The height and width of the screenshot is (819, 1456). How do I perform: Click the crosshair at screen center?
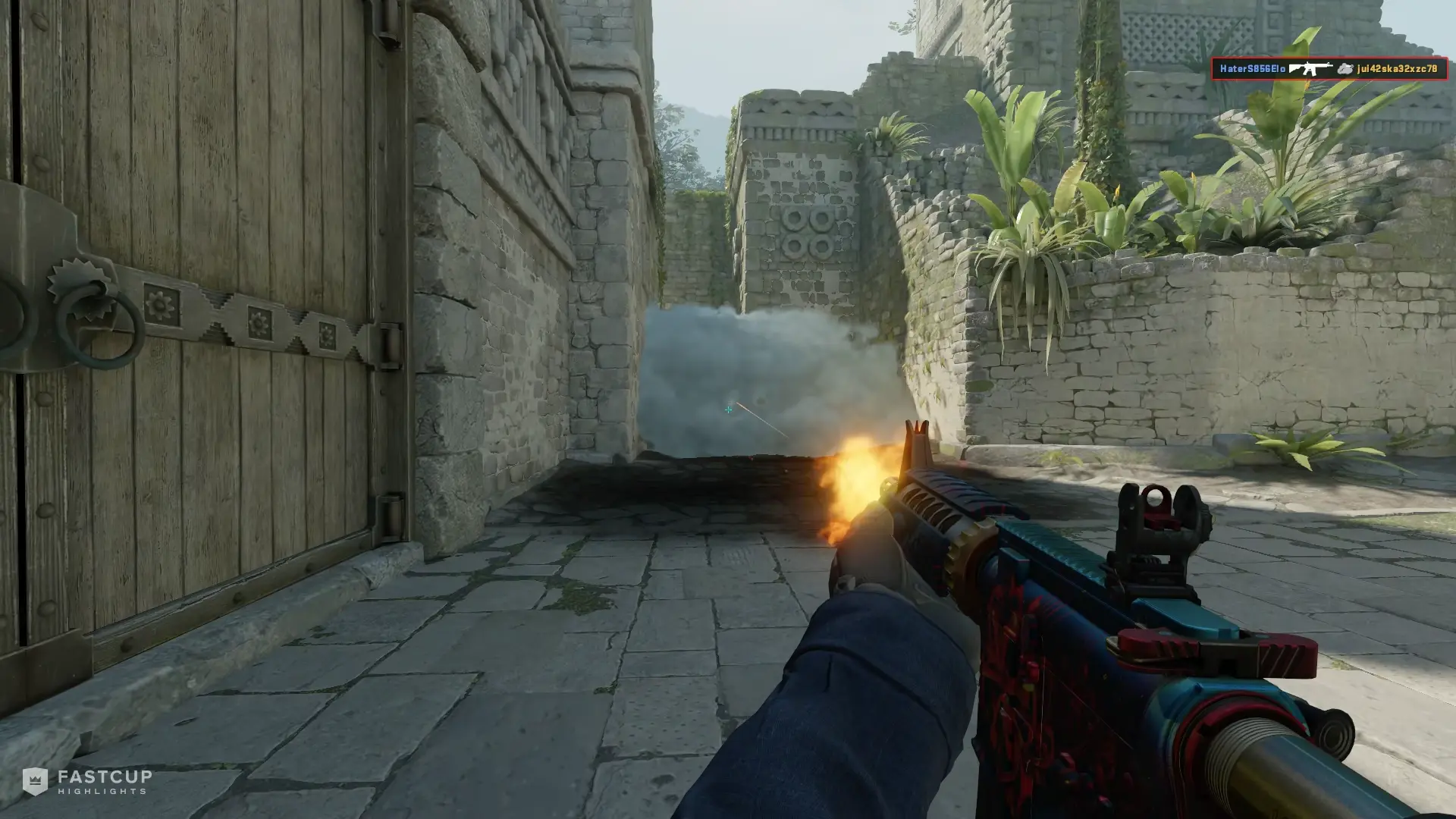[728, 409]
